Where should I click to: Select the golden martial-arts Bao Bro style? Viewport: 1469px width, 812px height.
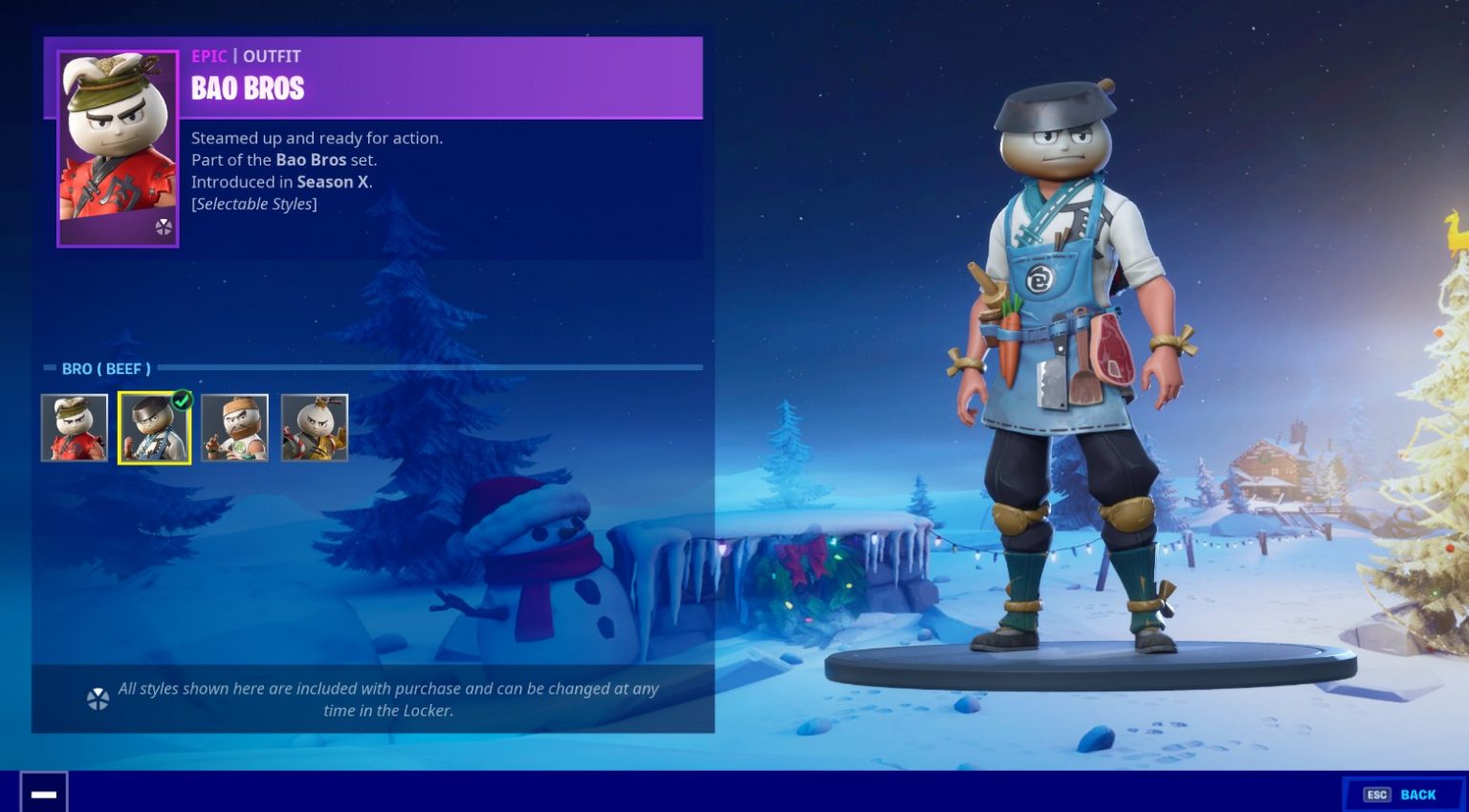[x=315, y=428]
